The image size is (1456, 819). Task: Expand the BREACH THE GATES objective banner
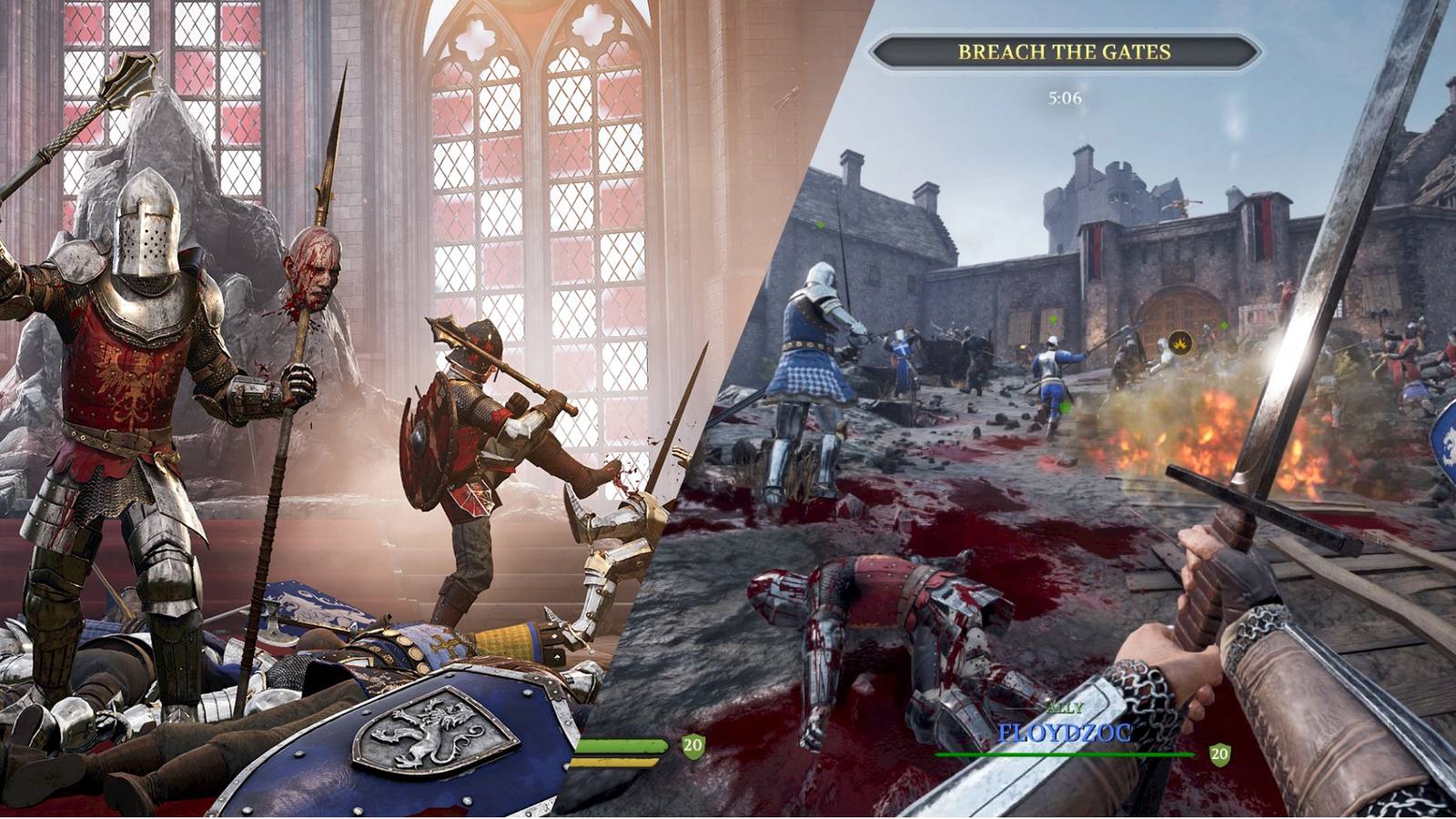(1065, 52)
